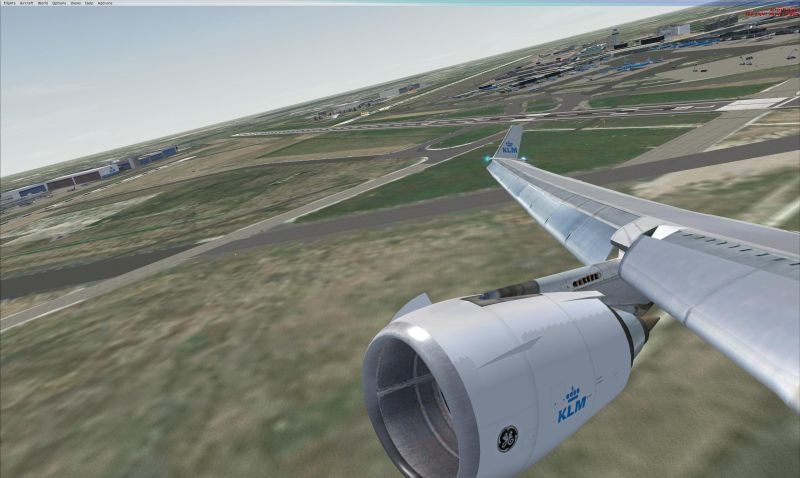The image size is (800, 478).
Task: Open the Options menu
Action: point(59,3)
